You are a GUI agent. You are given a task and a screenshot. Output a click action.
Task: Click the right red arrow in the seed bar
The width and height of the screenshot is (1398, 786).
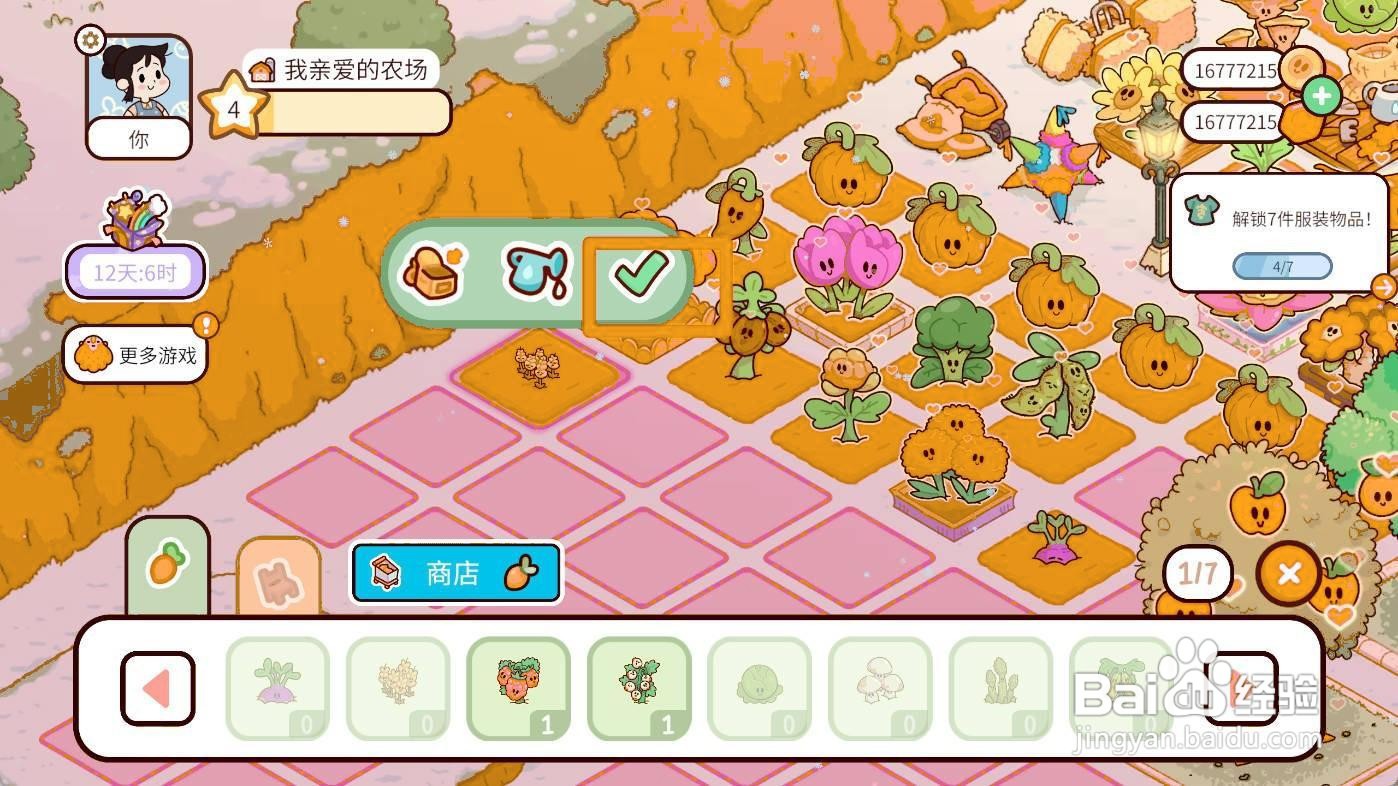1243,689
